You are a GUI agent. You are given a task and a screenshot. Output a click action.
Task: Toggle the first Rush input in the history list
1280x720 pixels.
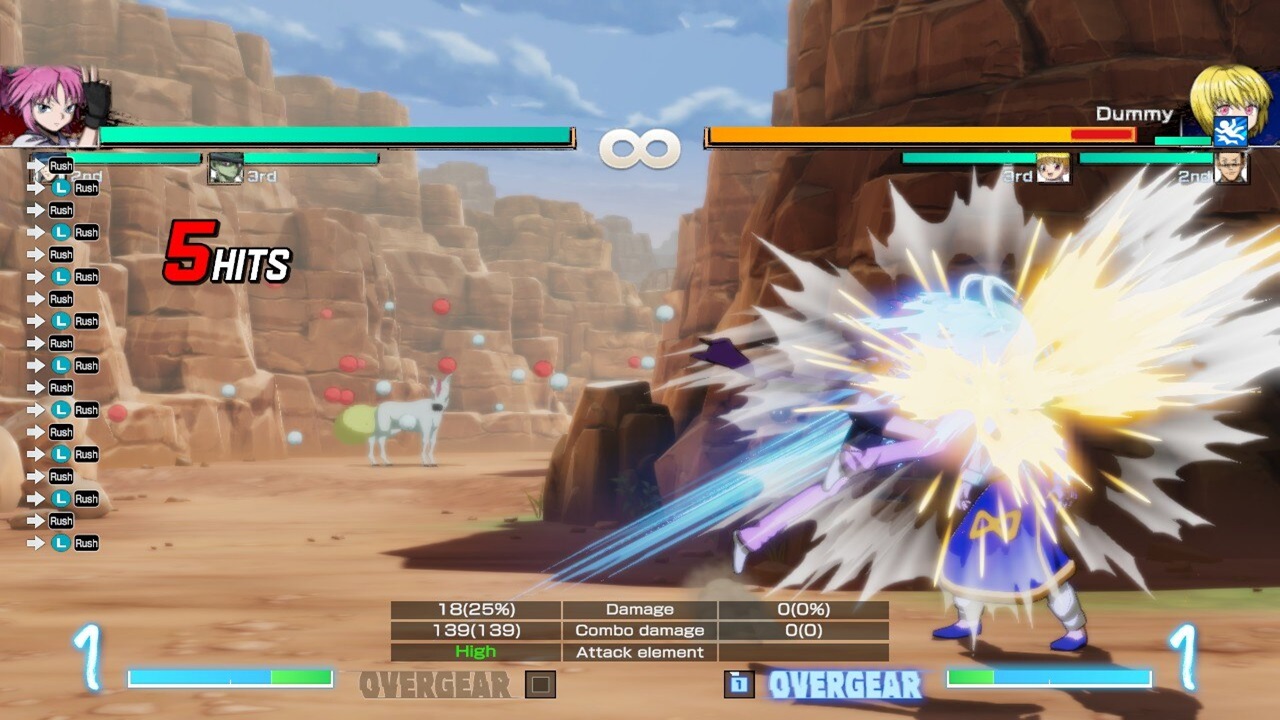pos(61,166)
